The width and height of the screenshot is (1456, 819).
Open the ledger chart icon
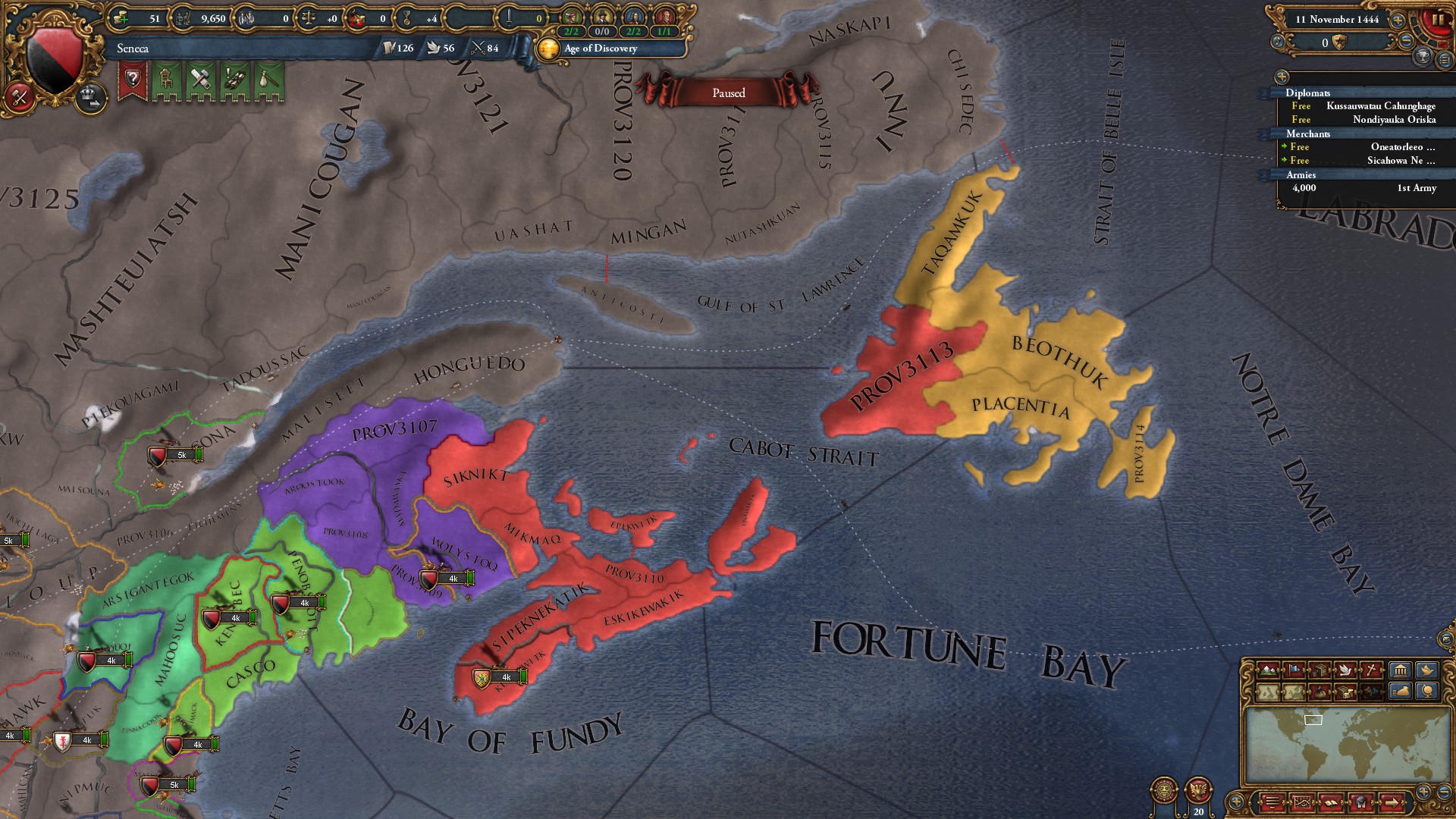(1301, 801)
